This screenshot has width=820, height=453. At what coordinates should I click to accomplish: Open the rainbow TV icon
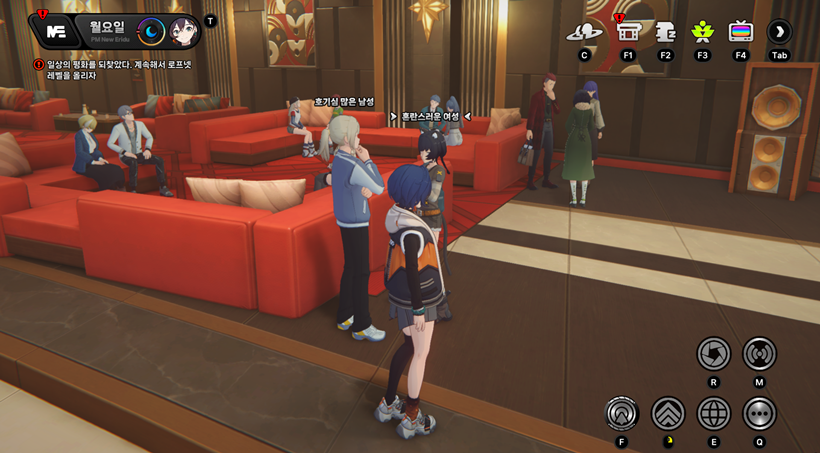click(x=741, y=32)
